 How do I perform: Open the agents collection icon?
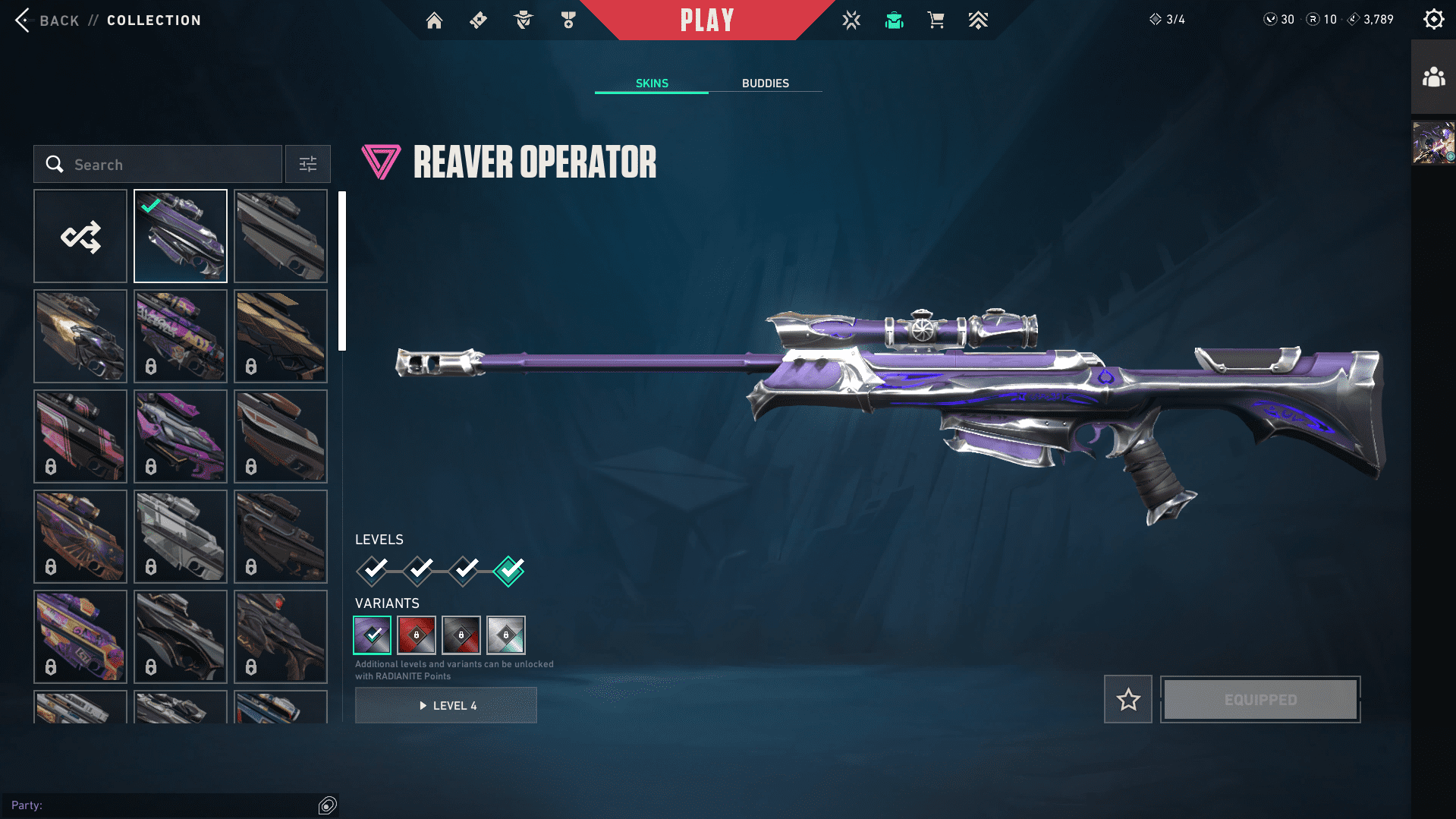[x=523, y=20]
